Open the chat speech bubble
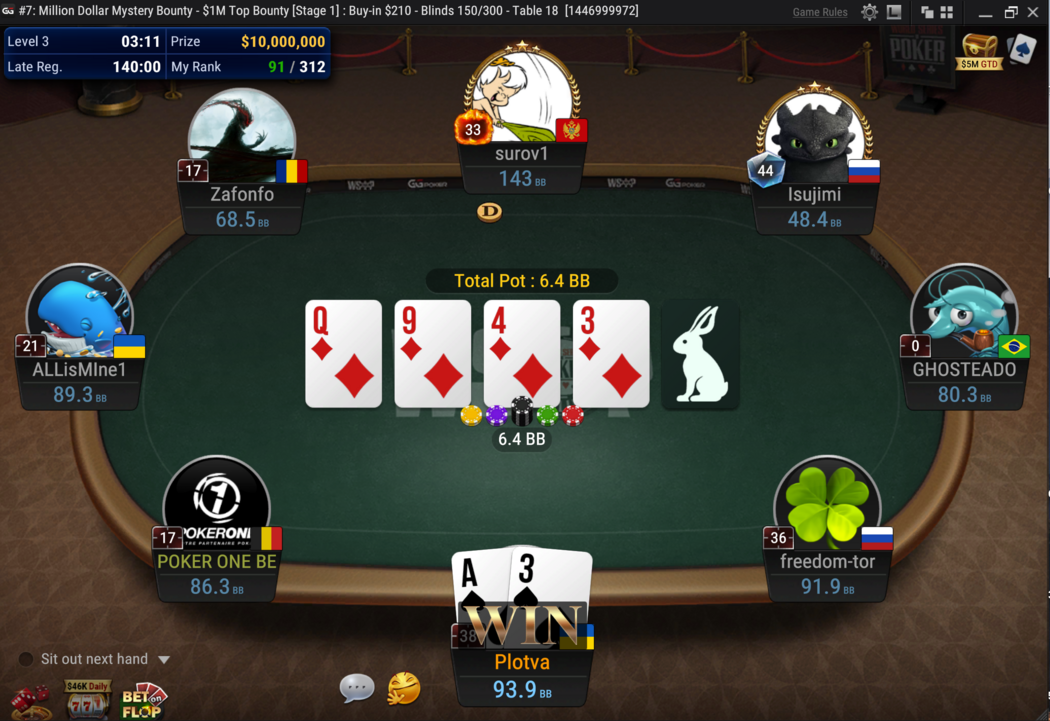The image size is (1050, 721). [357, 687]
